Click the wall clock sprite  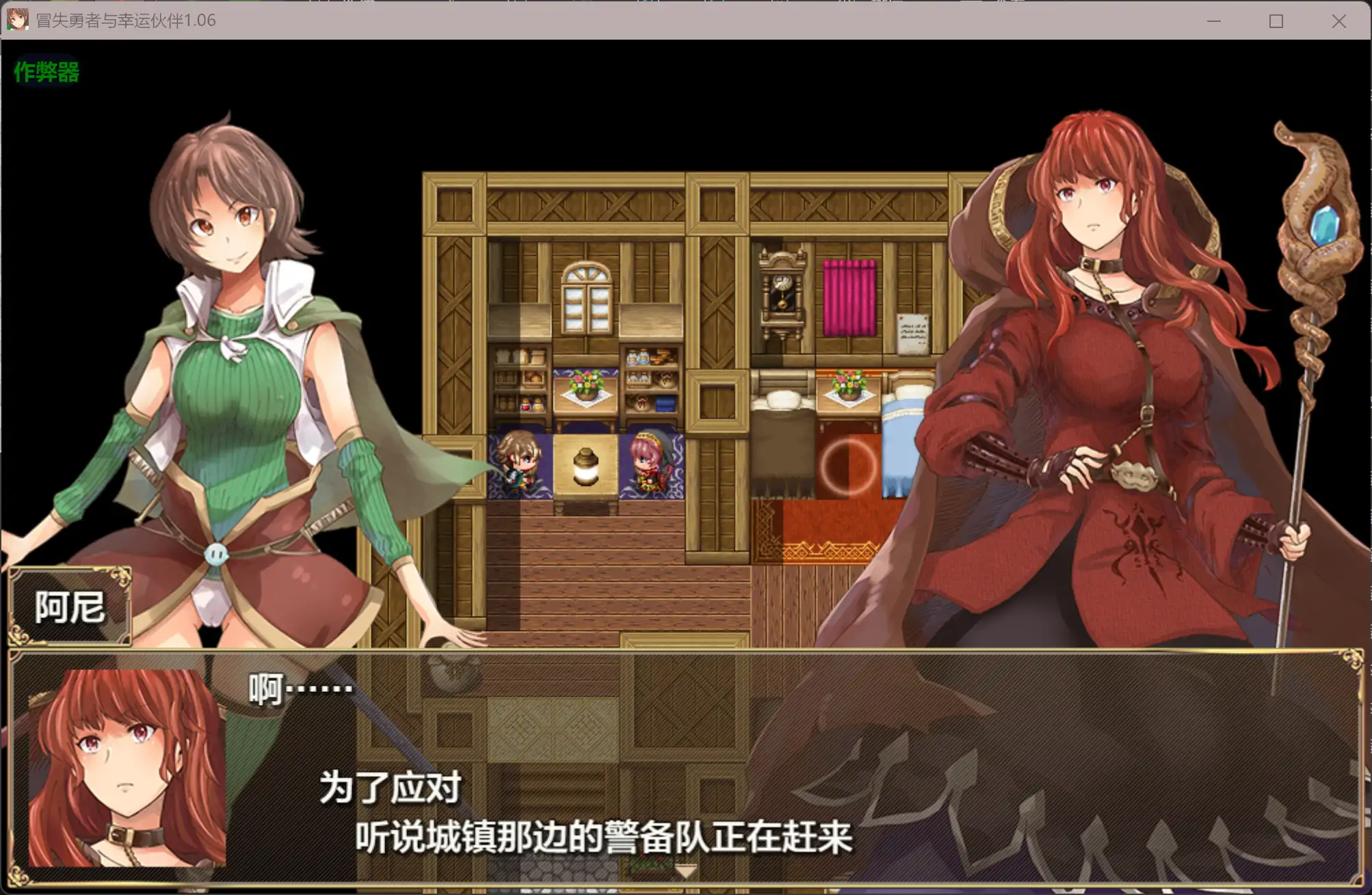coord(781,294)
